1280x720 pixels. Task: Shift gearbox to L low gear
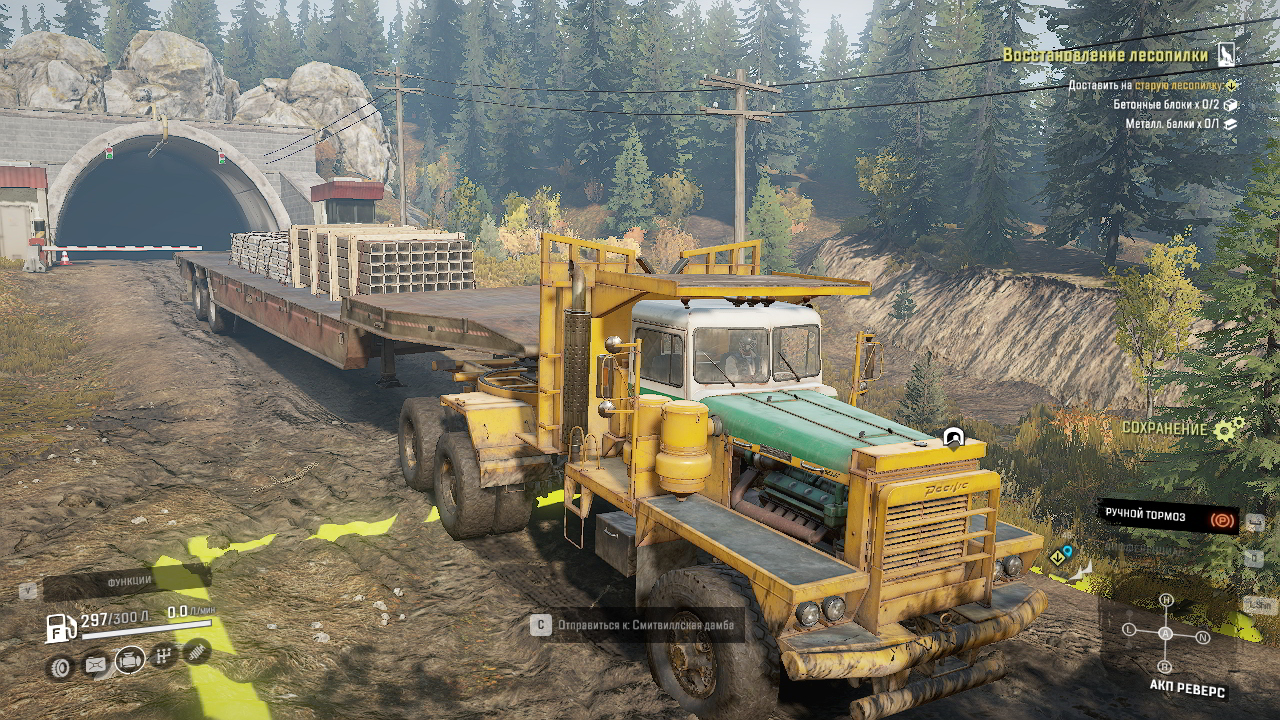tap(1129, 630)
